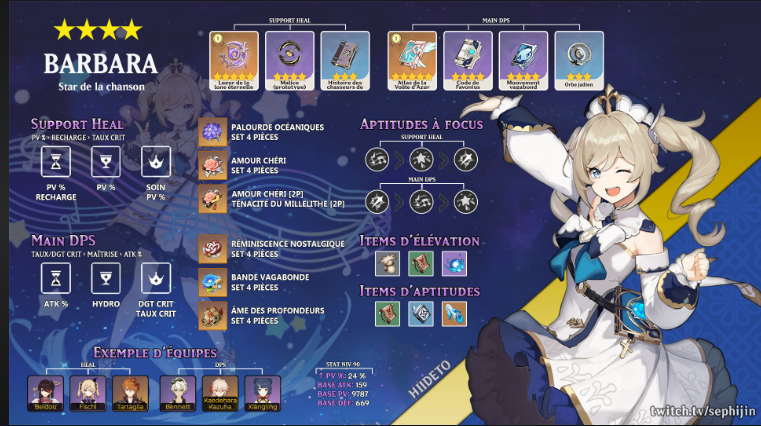Select the Histoire des chasseurs de weapon card
Viewport: 761px width, 426px height.
[343, 55]
